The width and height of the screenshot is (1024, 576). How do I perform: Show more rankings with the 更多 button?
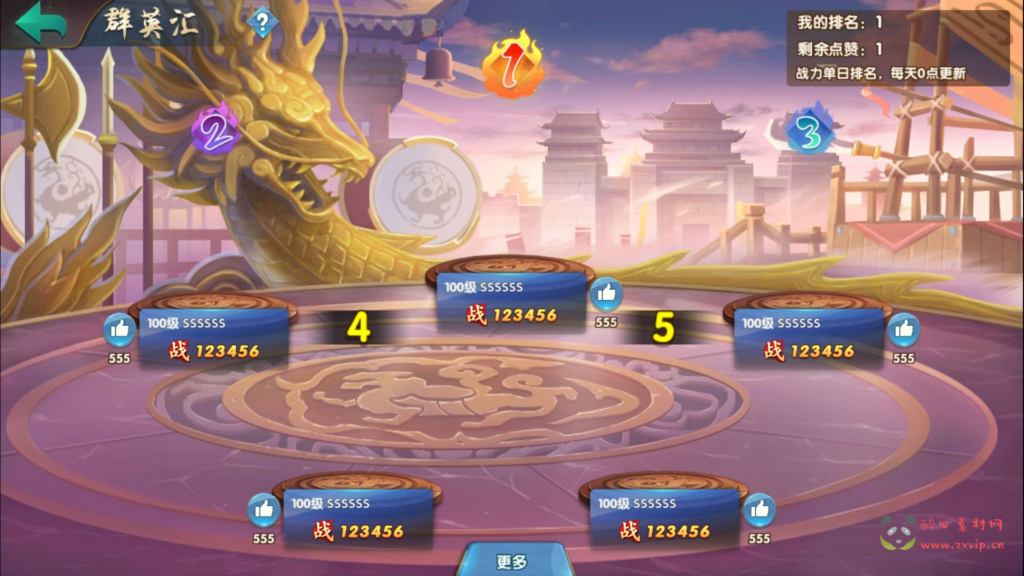[511, 561]
